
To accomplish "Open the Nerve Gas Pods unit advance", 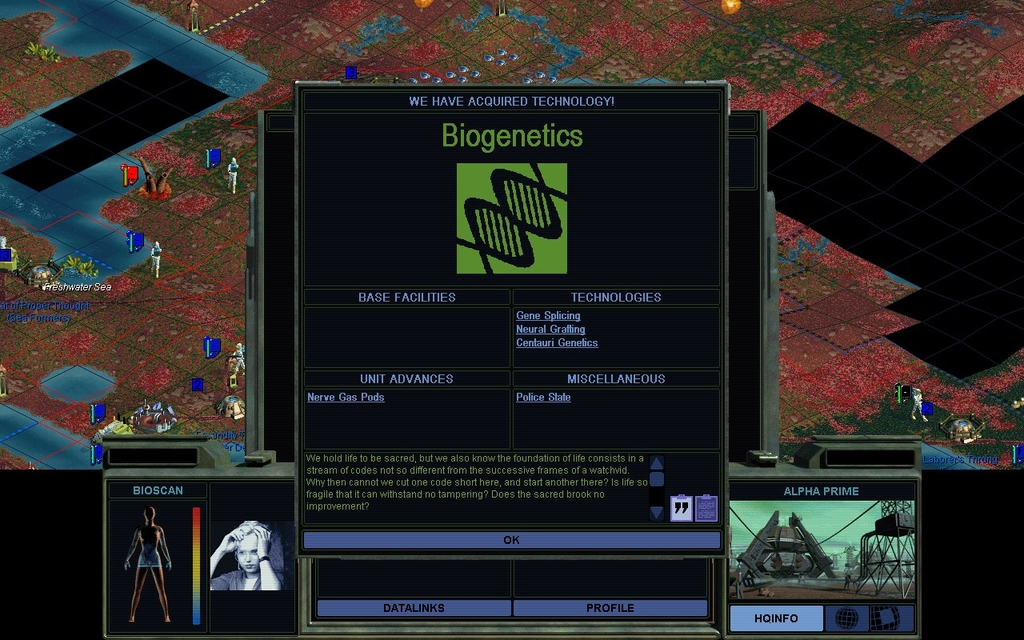I will [346, 398].
